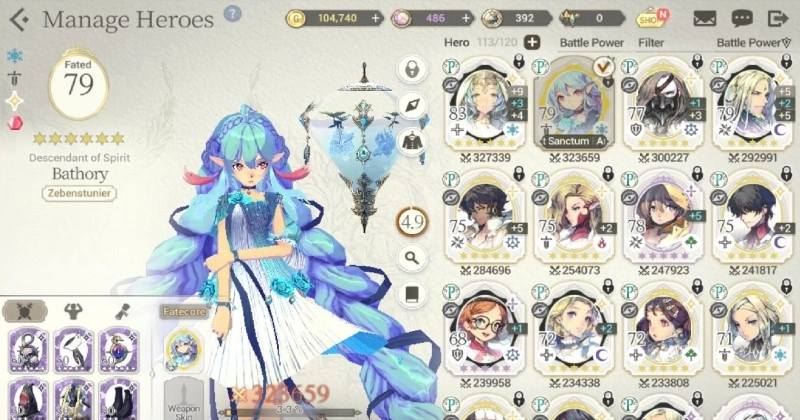Viewport: 800px width, 420px height.
Task: Open the book lore button
Action: pos(412,294)
